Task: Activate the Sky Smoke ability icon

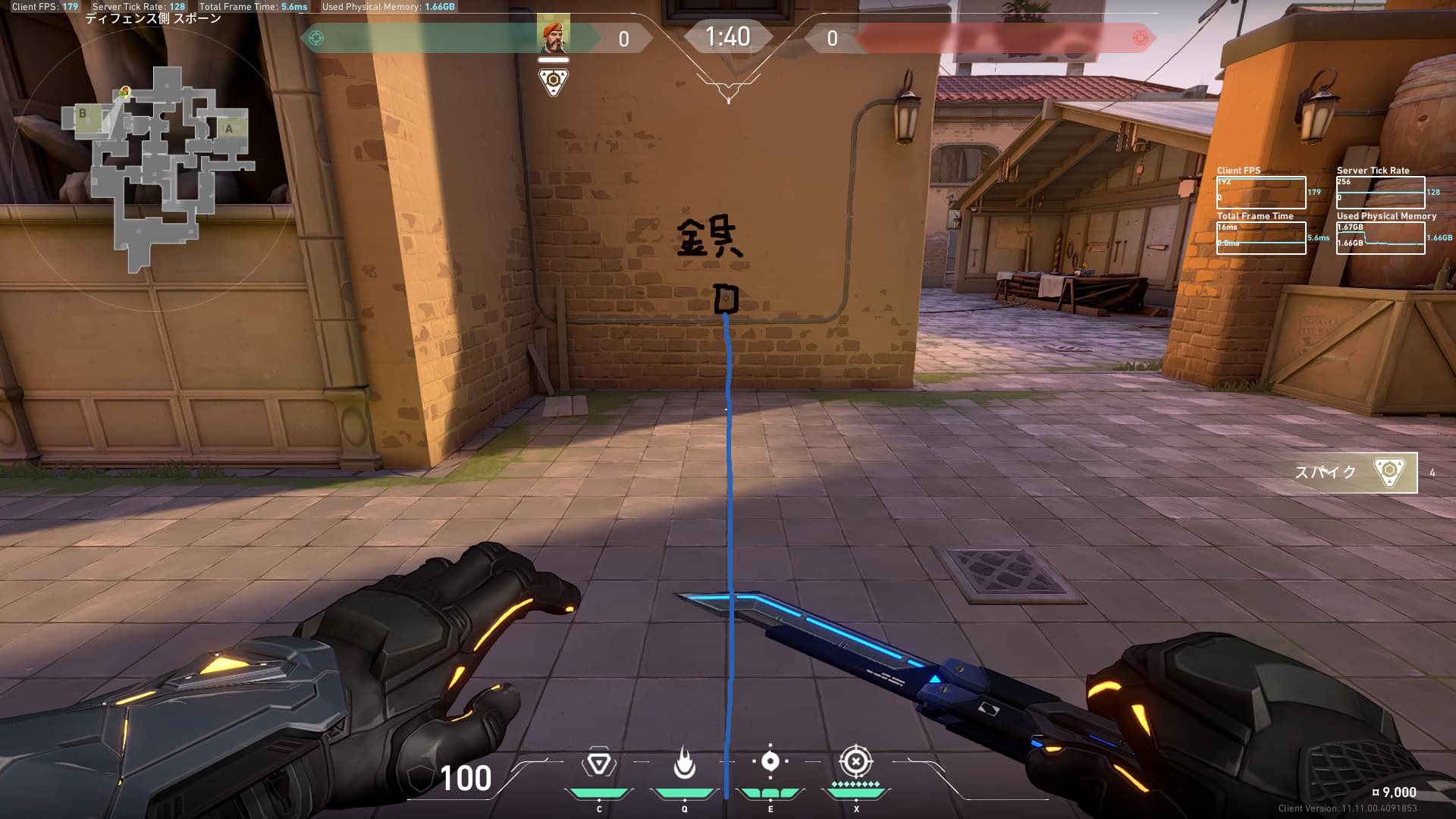Action: (x=770, y=761)
